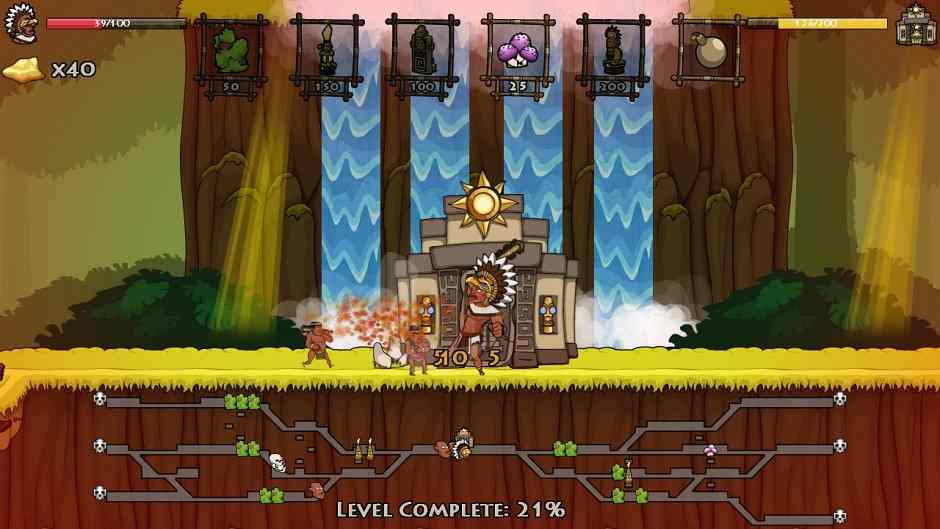940x529 pixels.
Task: Click the temple icon beside the yellow bar
Action: [914, 24]
